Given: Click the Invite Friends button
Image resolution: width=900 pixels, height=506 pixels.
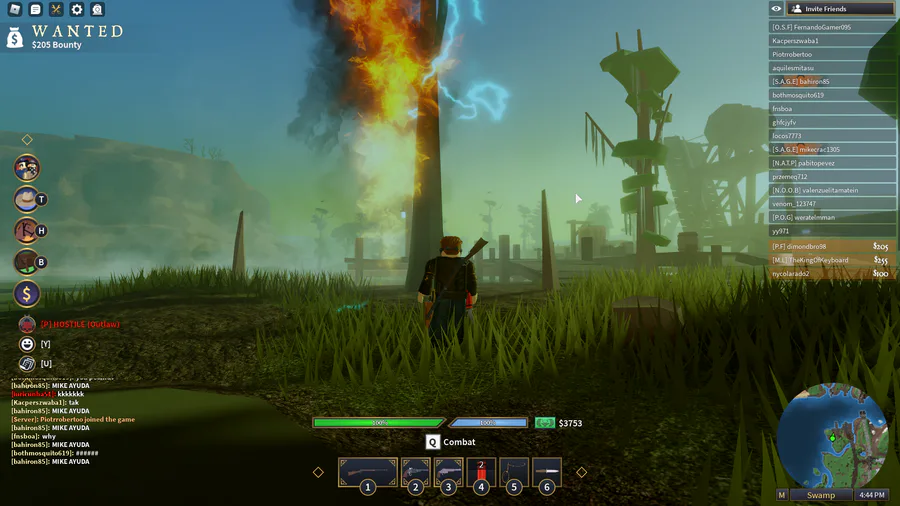Looking at the screenshot, I should [x=839, y=9].
